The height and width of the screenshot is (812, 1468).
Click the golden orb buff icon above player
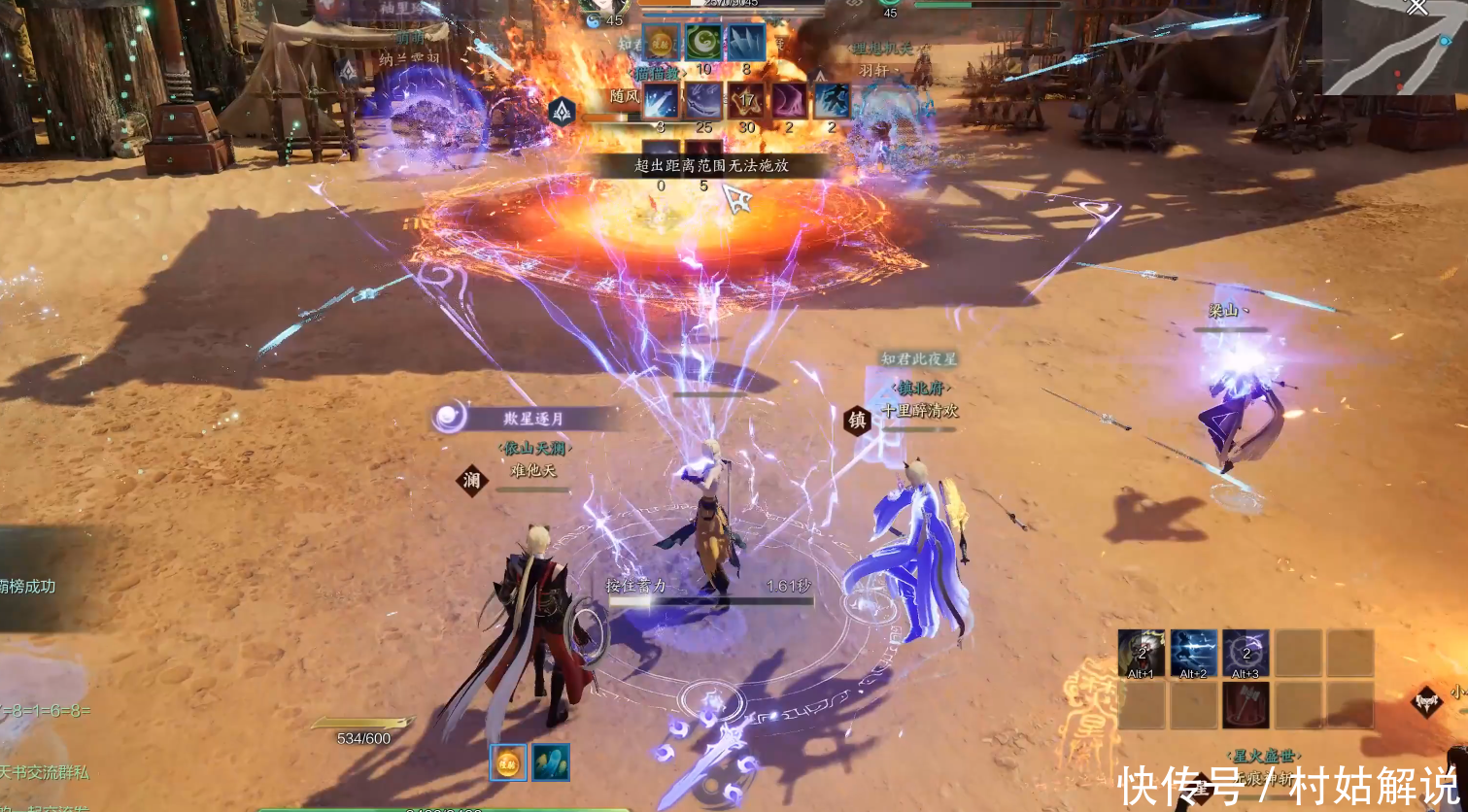pos(508,762)
